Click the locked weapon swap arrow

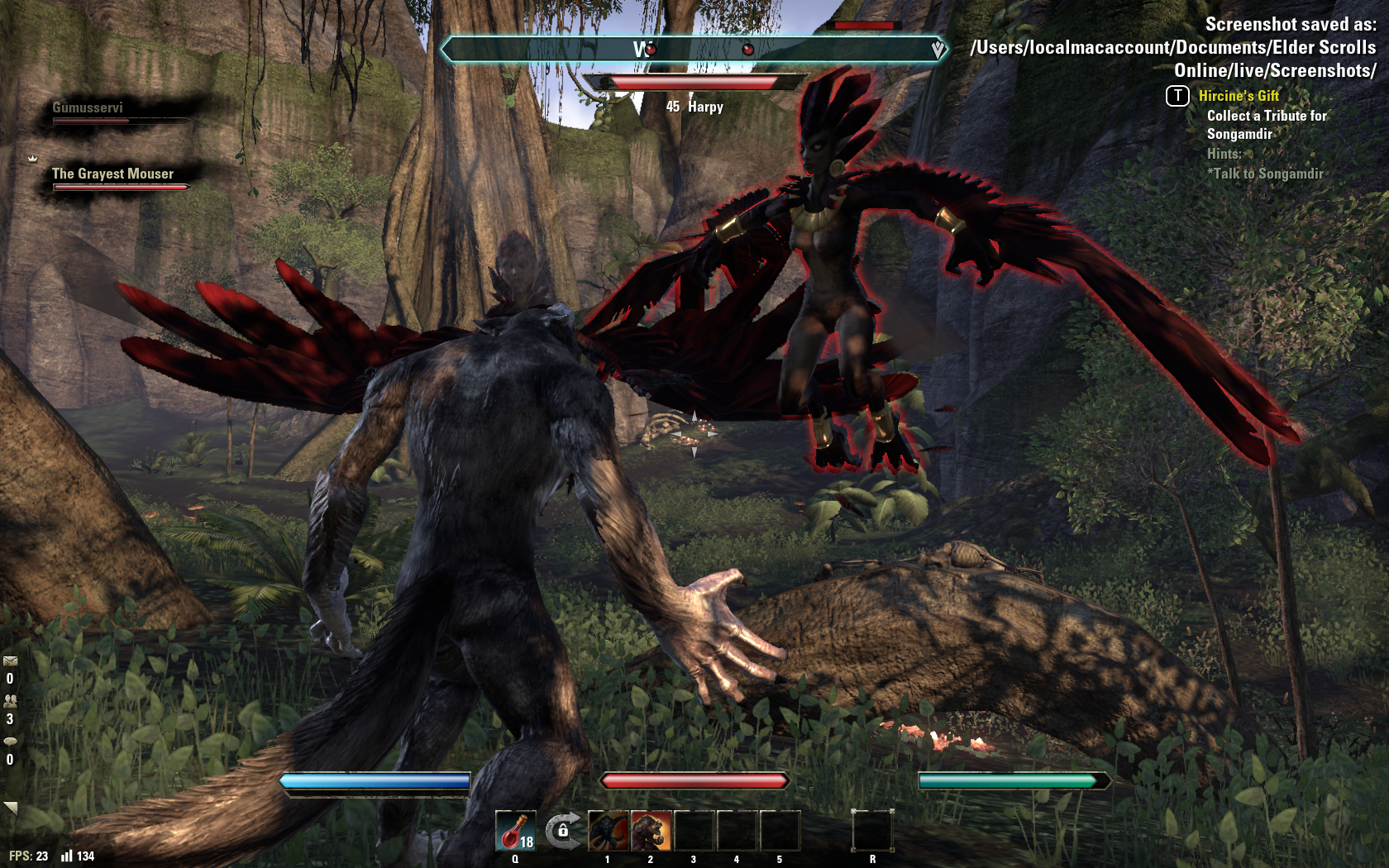tap(562, 829)
